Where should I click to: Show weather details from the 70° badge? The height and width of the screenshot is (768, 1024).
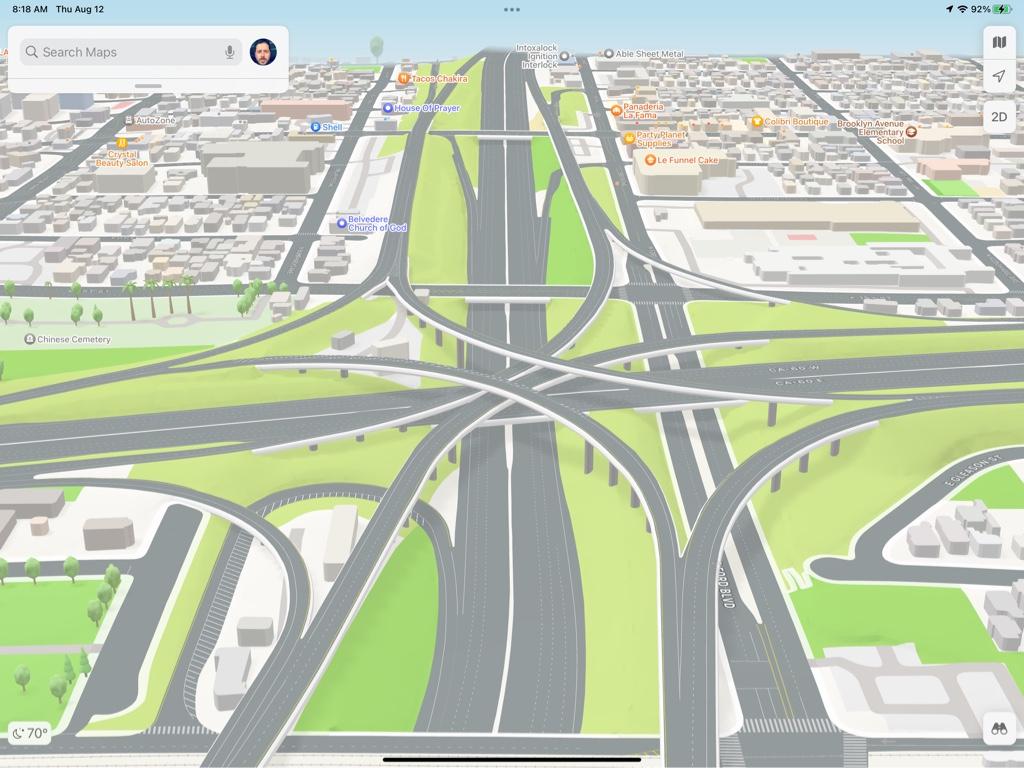point(30,733)
